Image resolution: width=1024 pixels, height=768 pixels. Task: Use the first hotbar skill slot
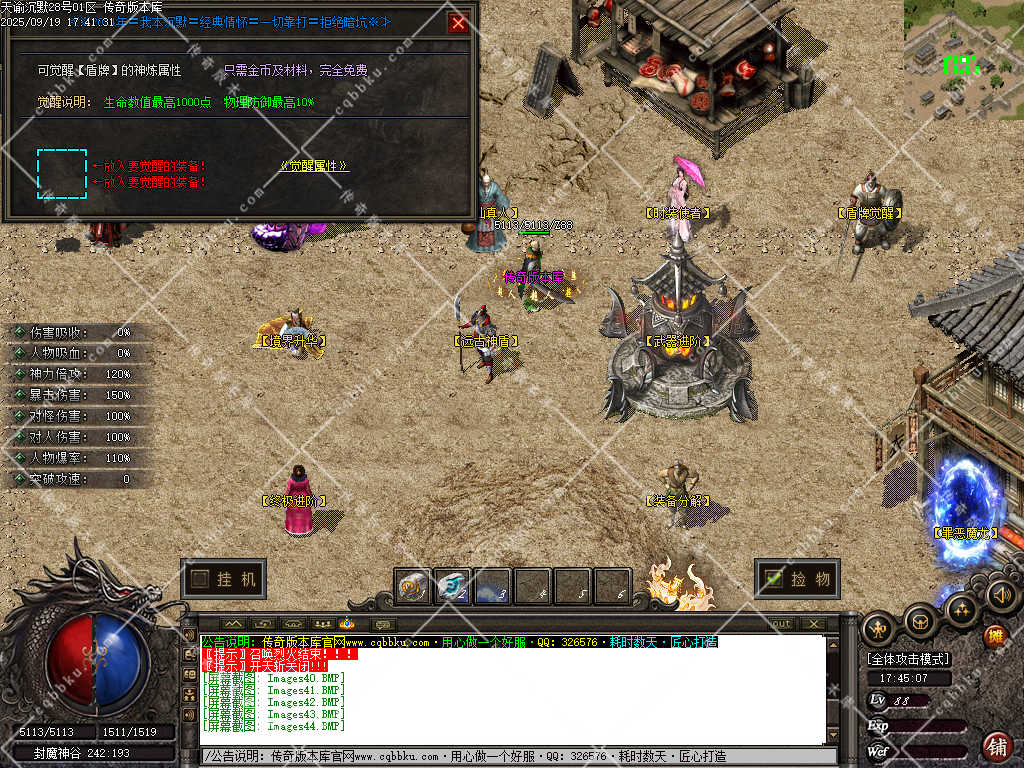pos(412,587)
